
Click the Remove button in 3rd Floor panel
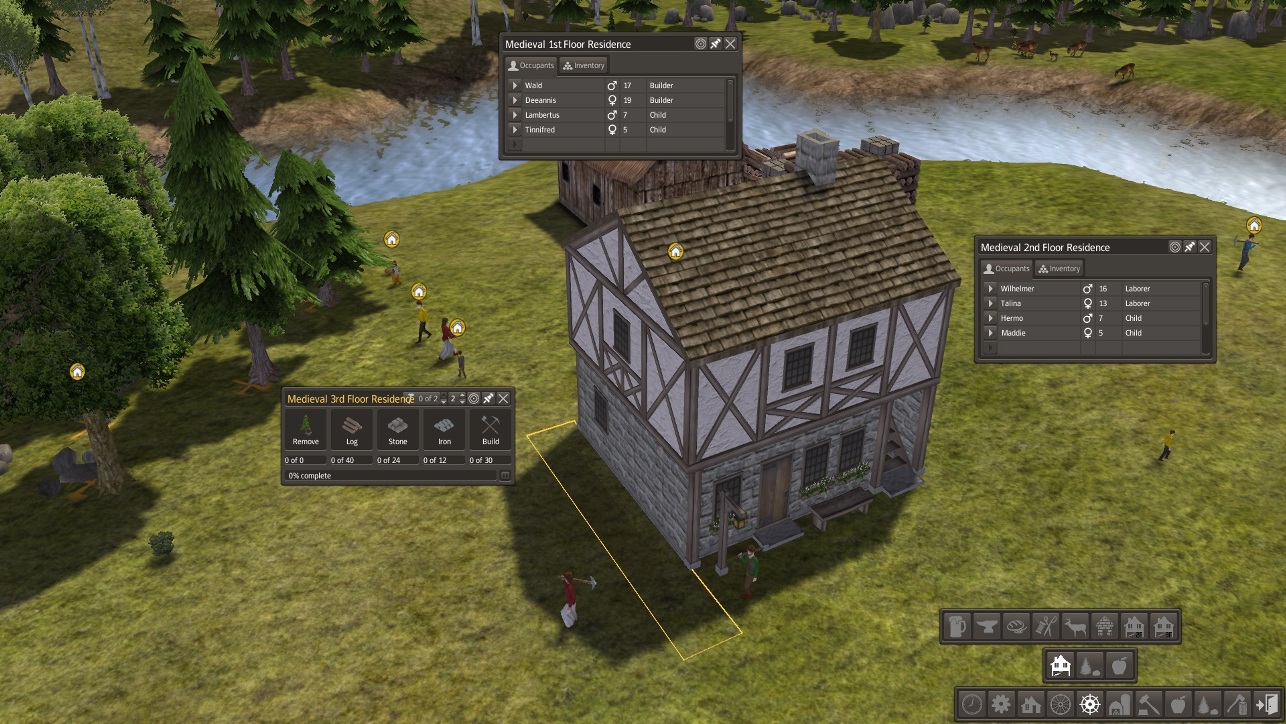click(x=306, y=429)
